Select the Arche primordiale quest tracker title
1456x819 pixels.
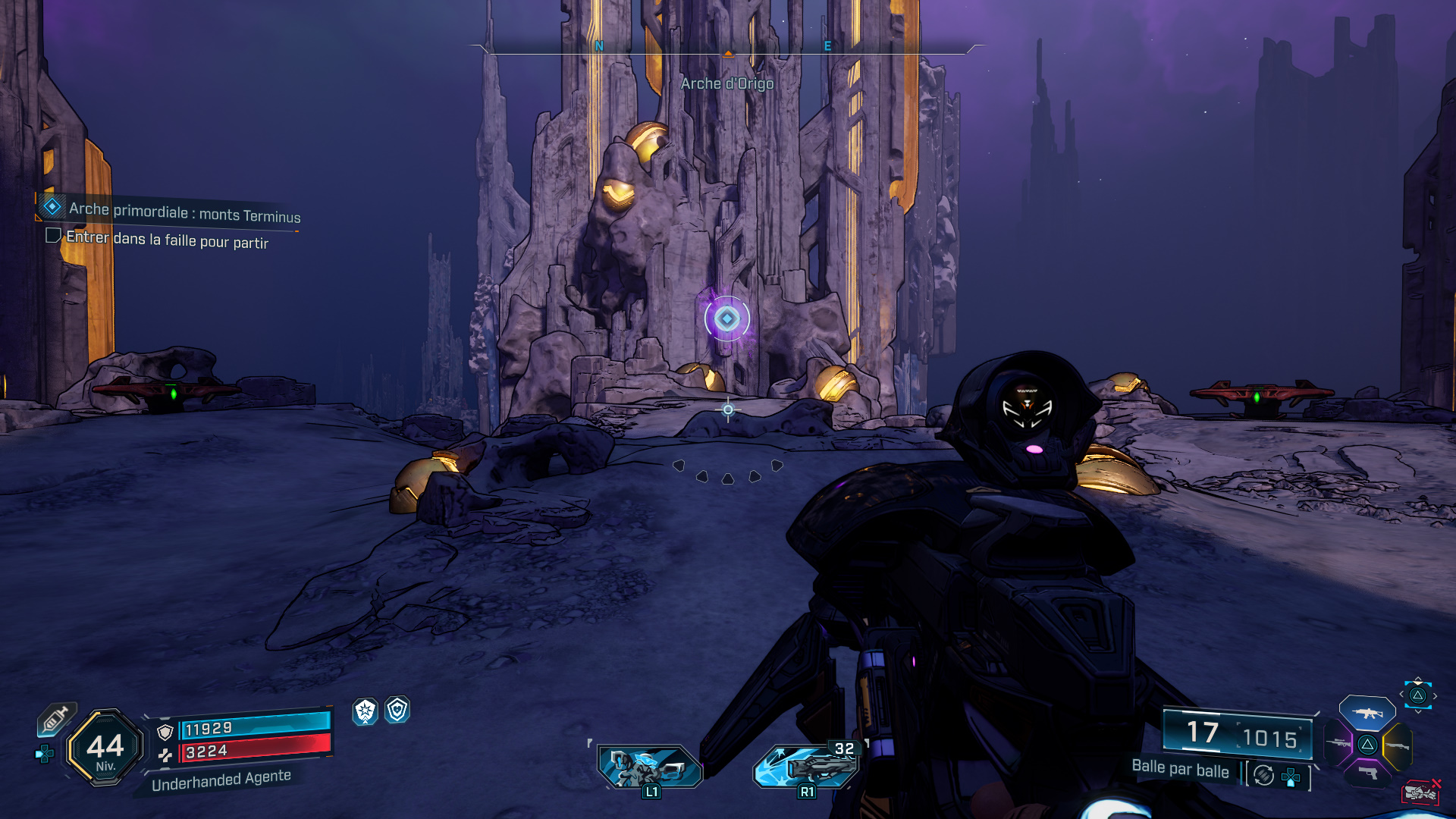tap(184, 212)
